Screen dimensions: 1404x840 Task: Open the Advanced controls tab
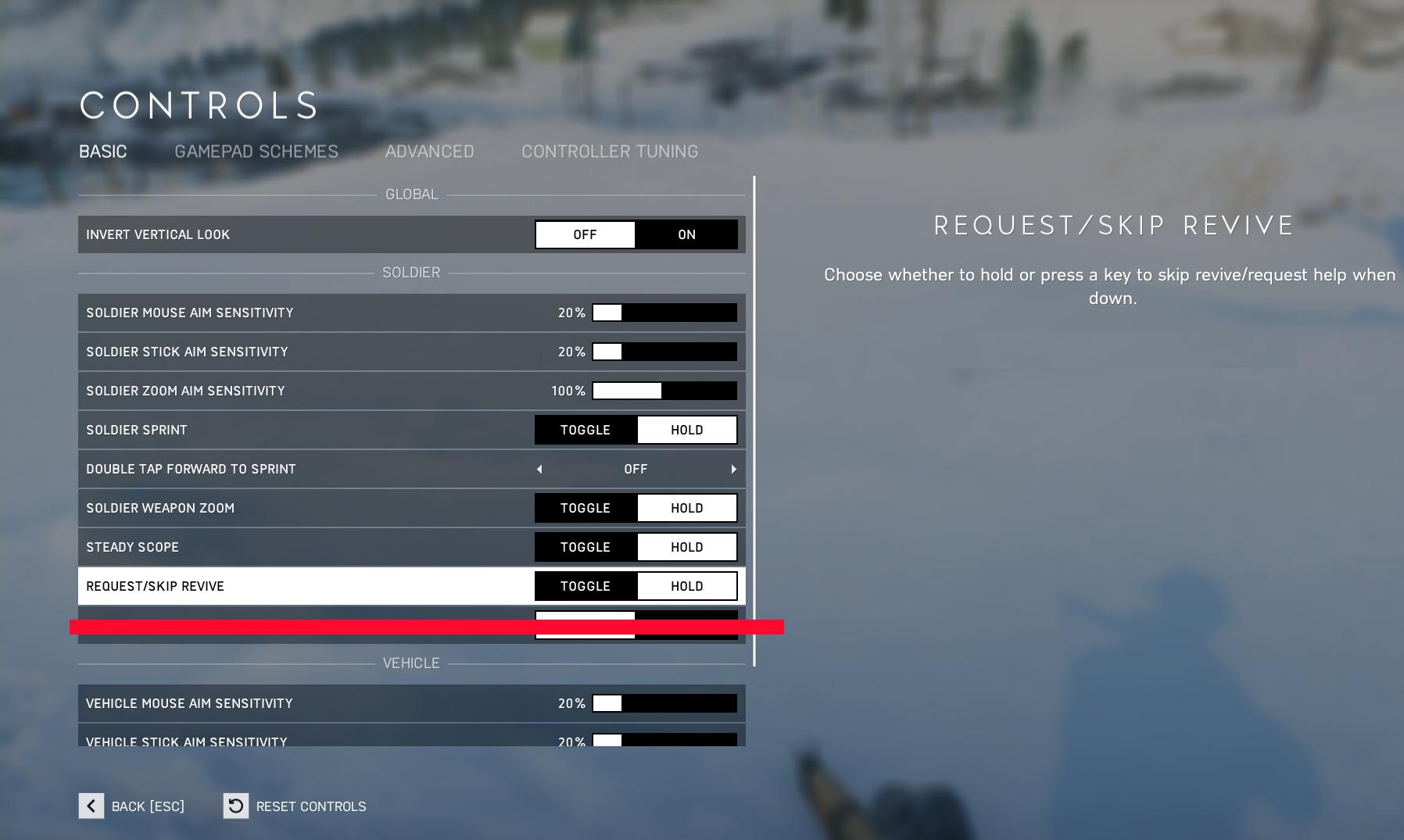[x=429, y=152]
